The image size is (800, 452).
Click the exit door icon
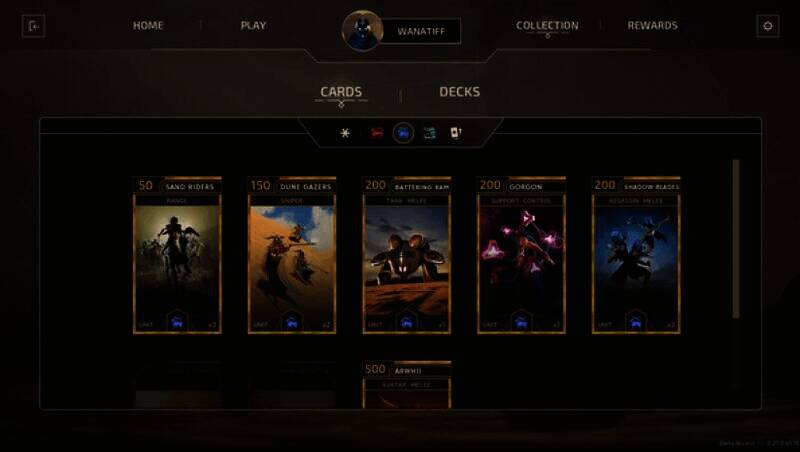[33, 26]
